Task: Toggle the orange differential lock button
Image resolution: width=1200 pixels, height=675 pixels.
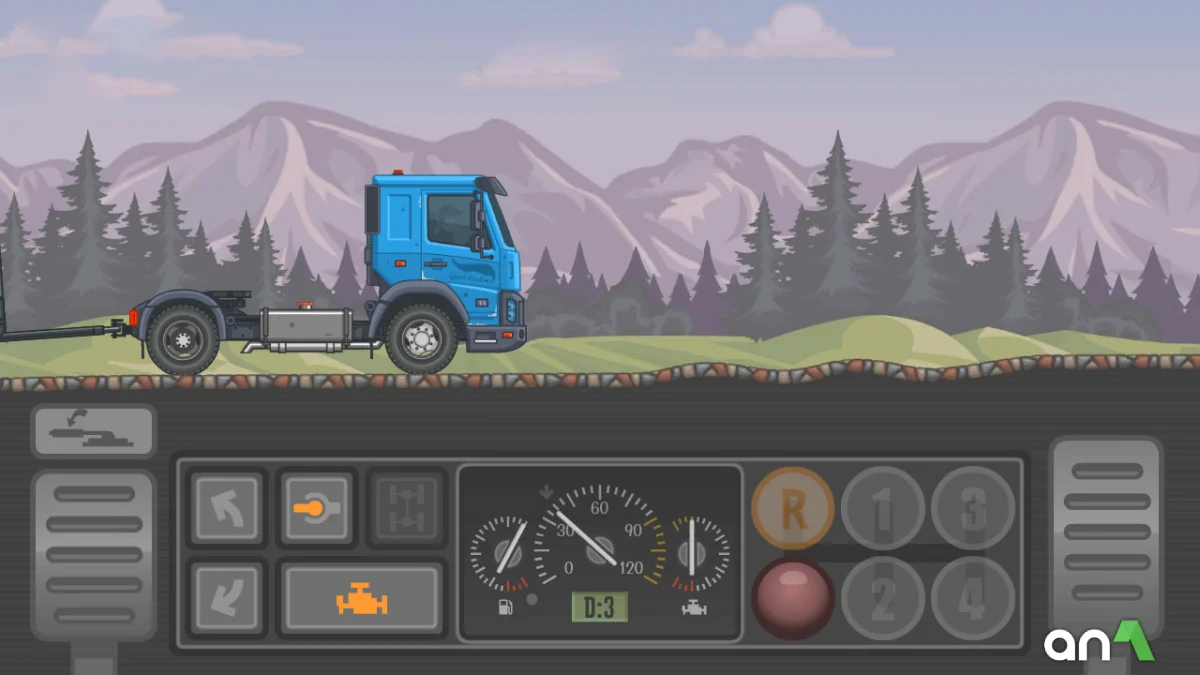Action: point(316,507)
